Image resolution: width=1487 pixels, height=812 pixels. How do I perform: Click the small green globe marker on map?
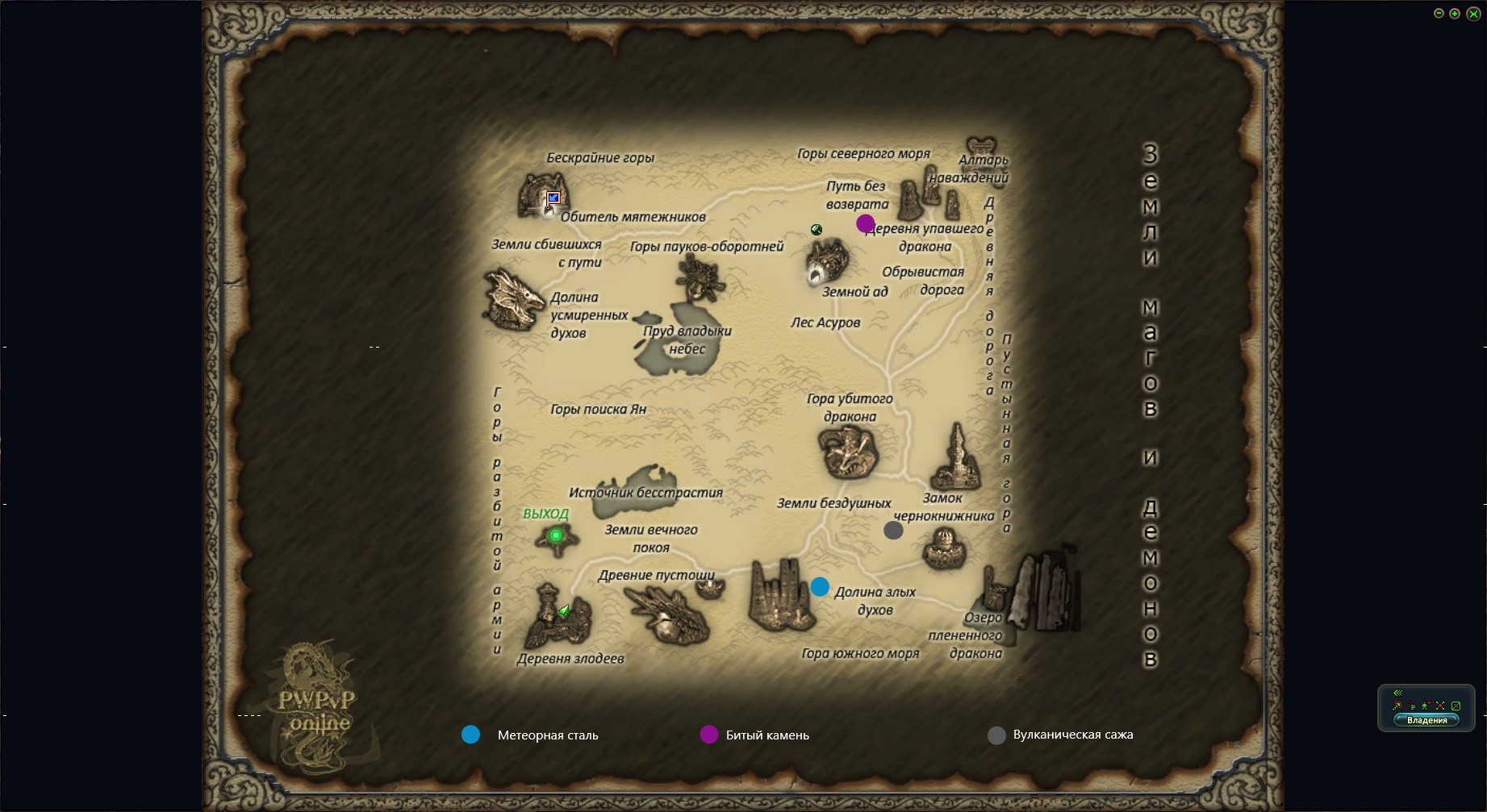[x=817, y=230]
